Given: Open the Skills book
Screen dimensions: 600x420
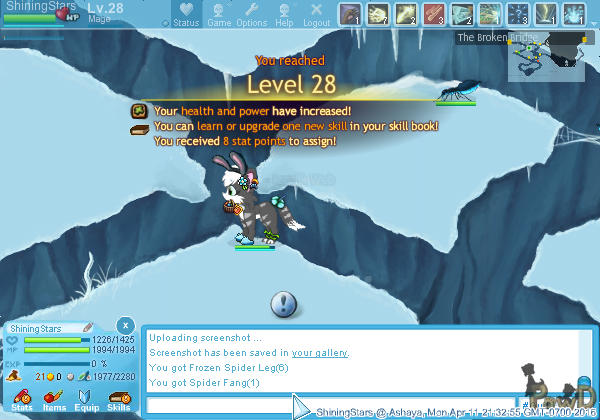Looking at the screenshot, I should [x=118, y=399].
